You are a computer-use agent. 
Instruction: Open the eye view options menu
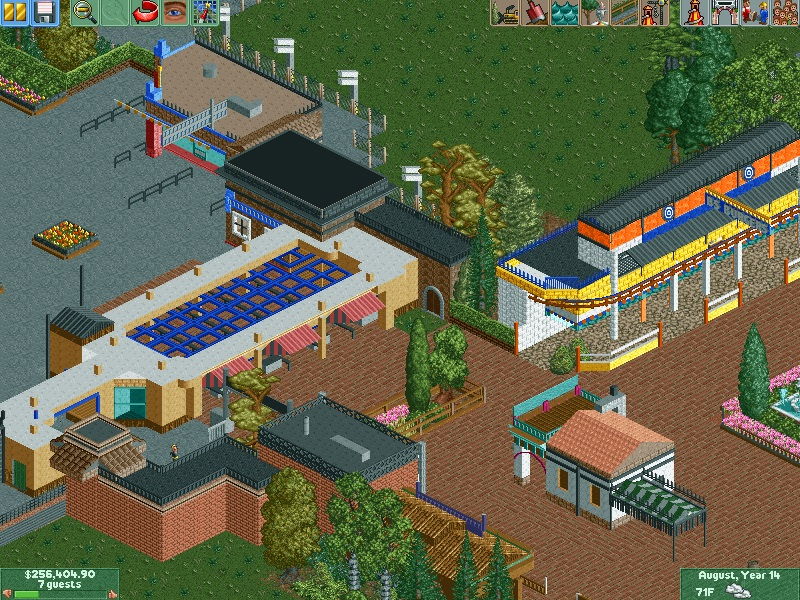click(175, 12)
